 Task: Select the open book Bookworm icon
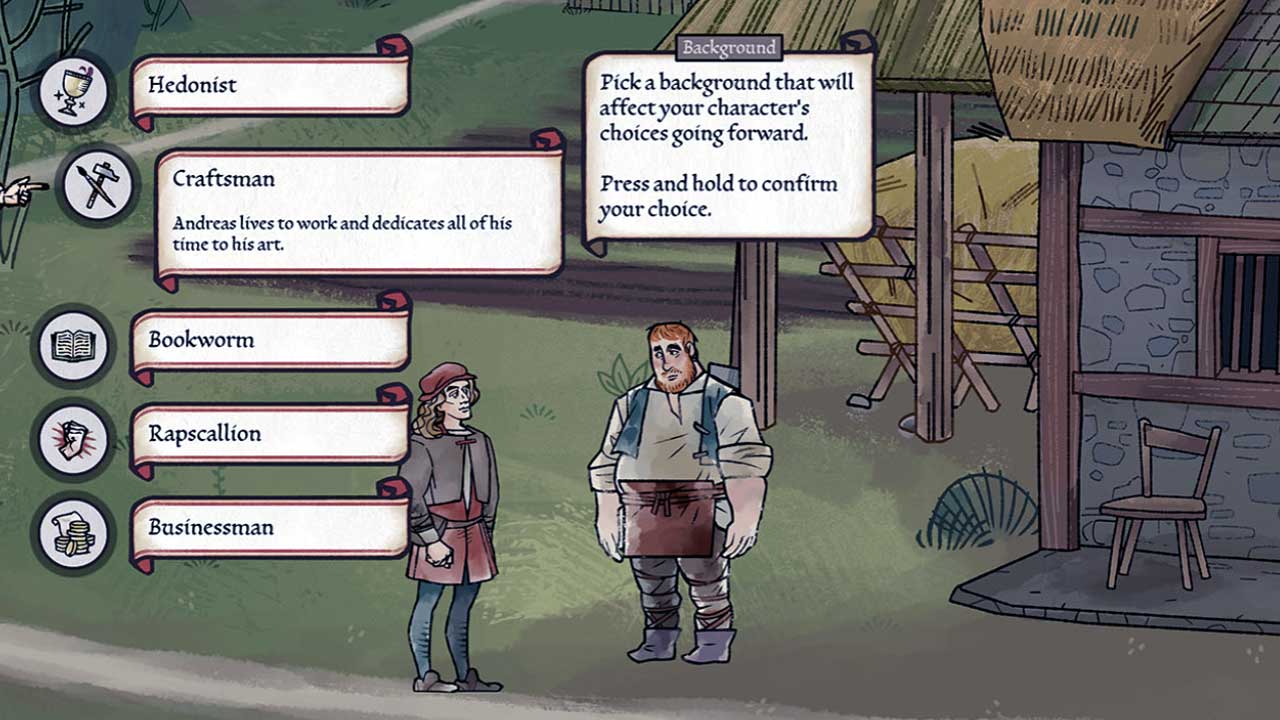tap(74, 346)
